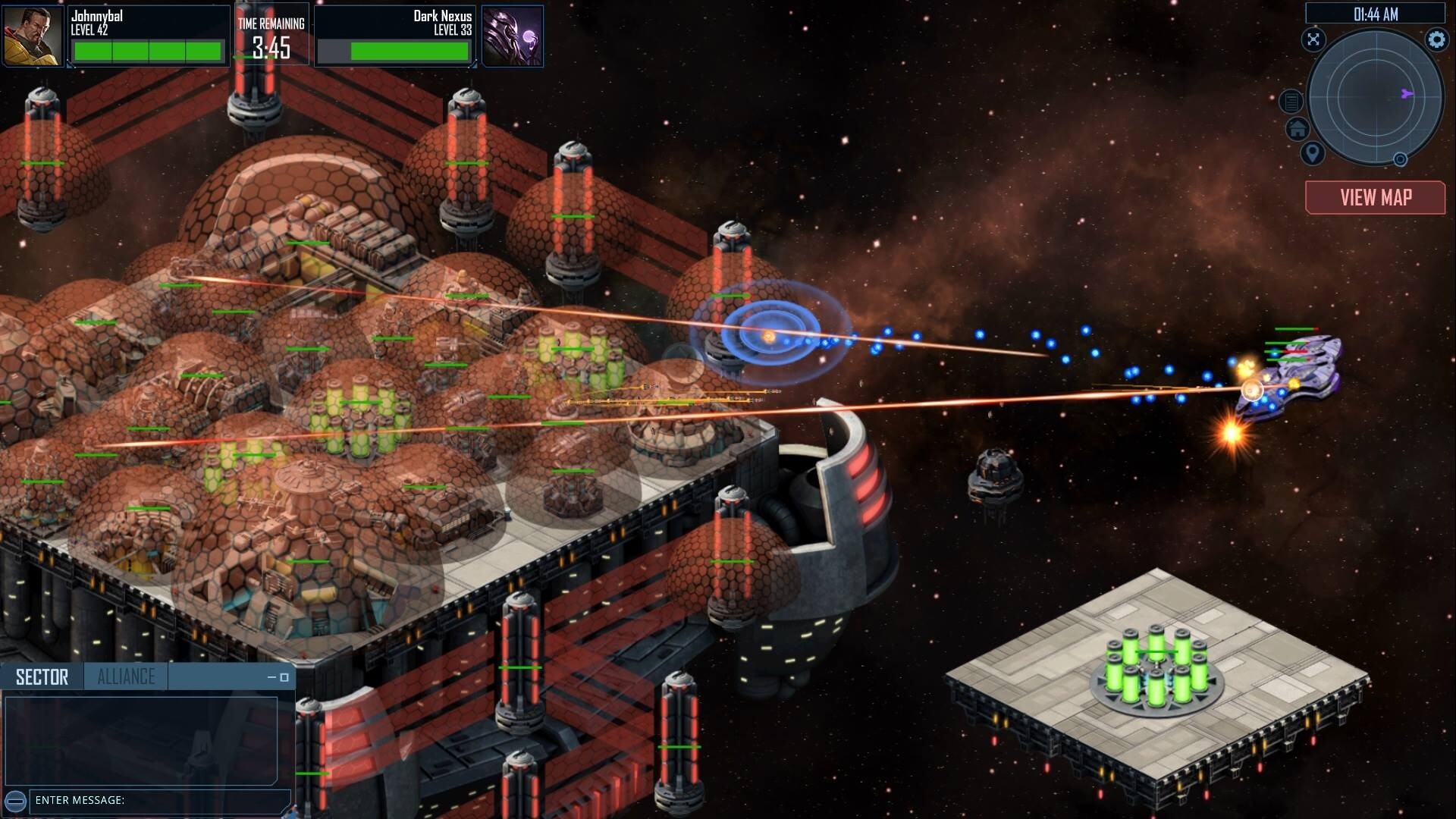This screenshot has height=819, width=1456.
Task: Maximize the chat window
Action: point(284,678)
